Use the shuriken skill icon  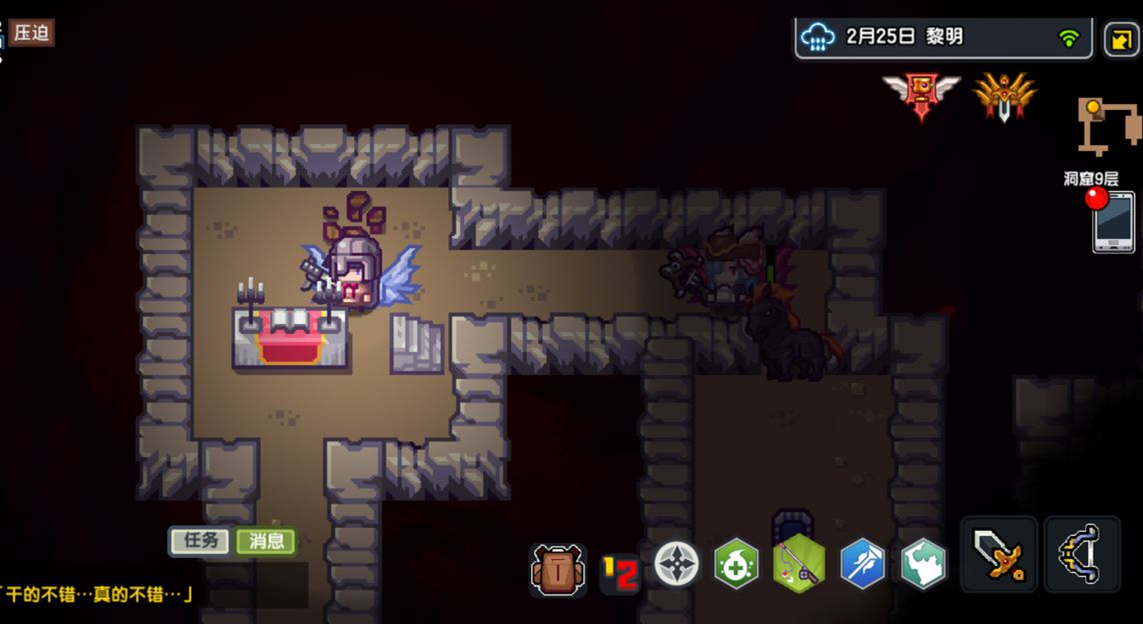(677, 564)
